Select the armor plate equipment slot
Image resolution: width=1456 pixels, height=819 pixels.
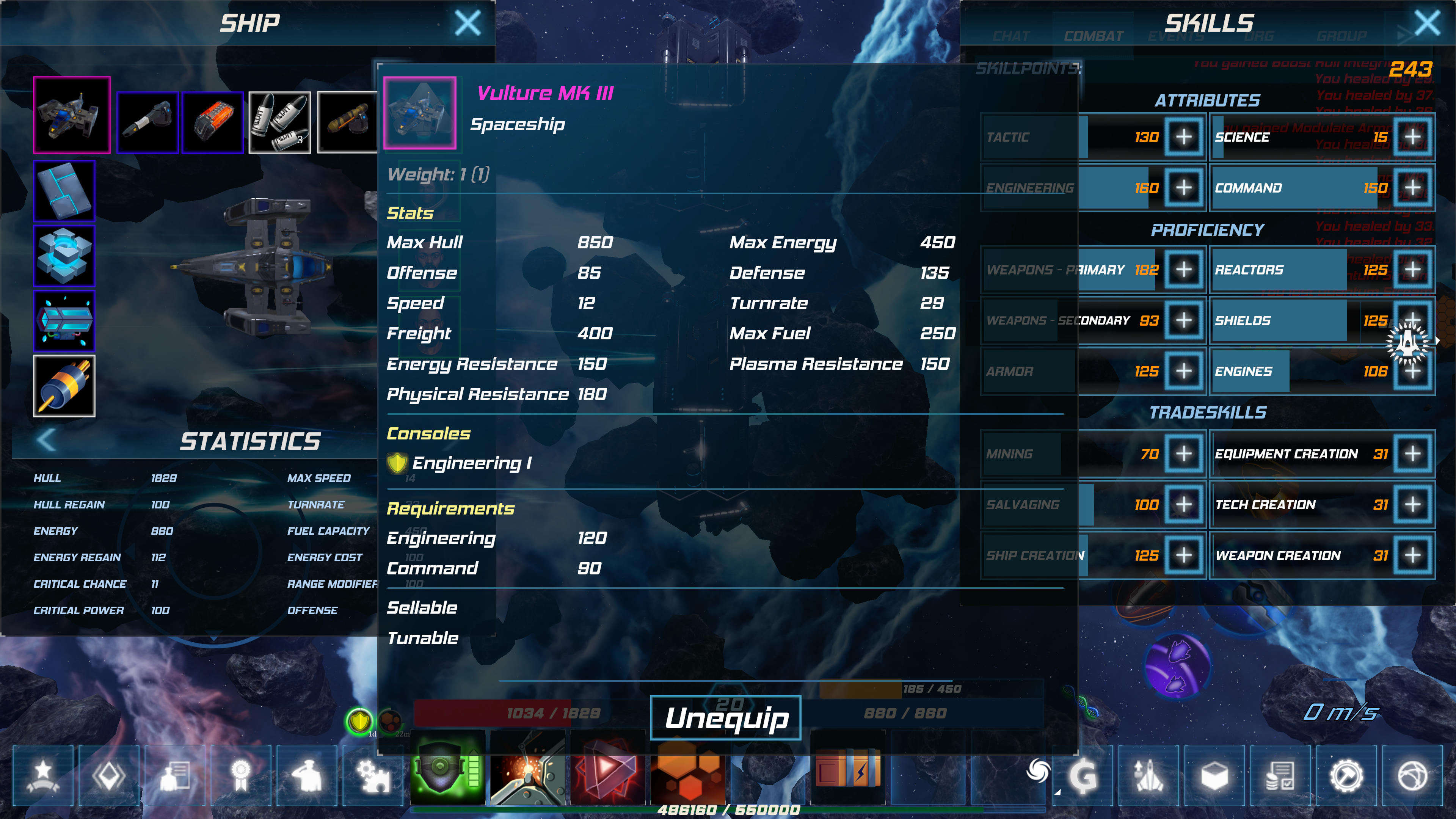tap(64, 190)
